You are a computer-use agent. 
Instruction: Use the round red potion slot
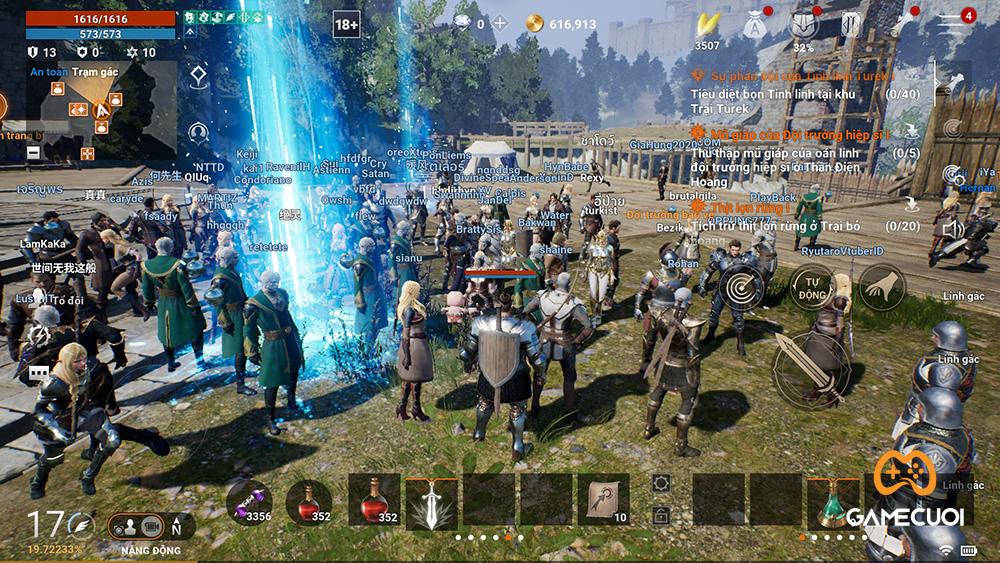309,499
